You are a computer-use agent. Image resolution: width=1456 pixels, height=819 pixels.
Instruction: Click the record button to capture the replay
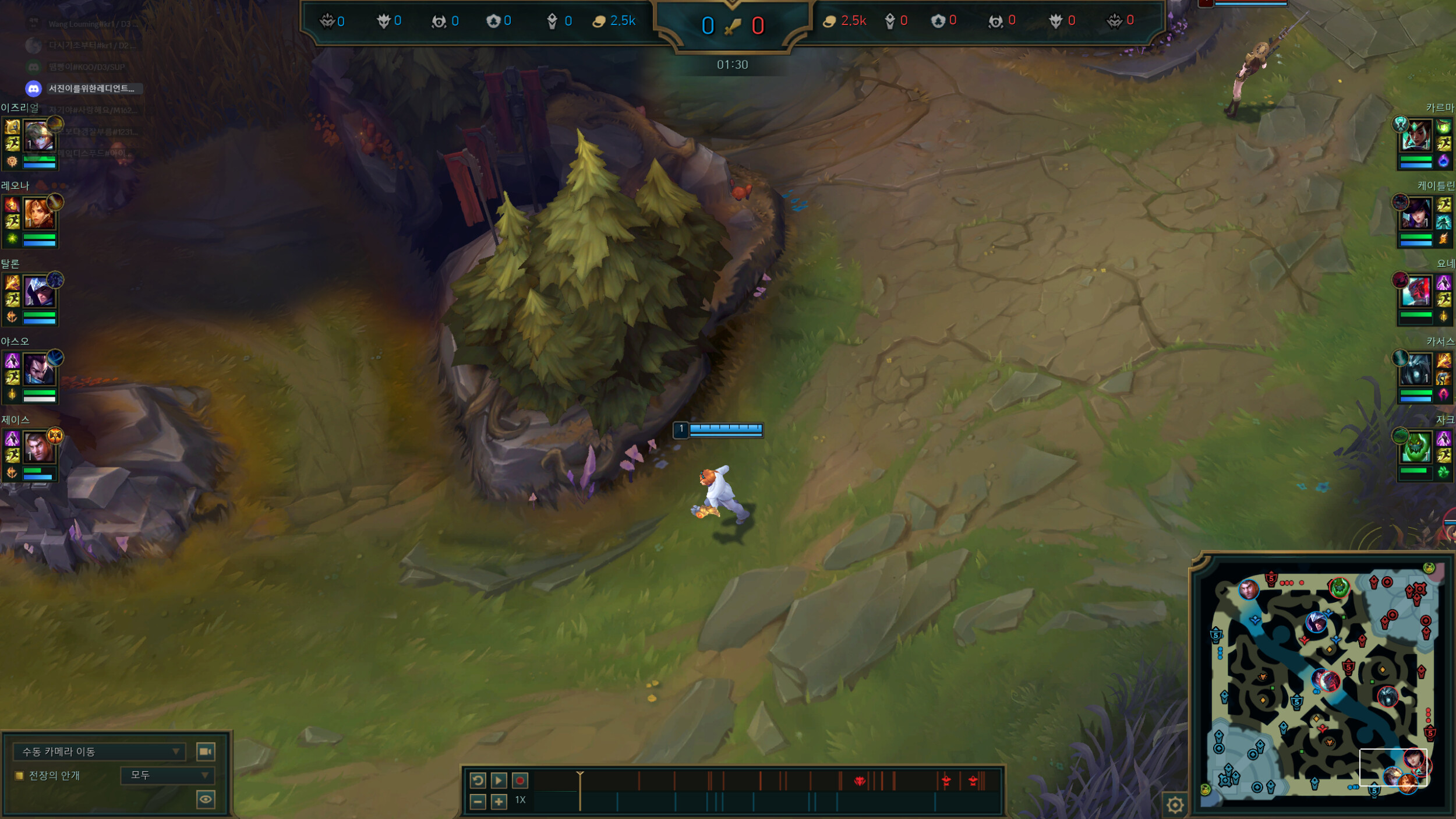coord(519,781)
